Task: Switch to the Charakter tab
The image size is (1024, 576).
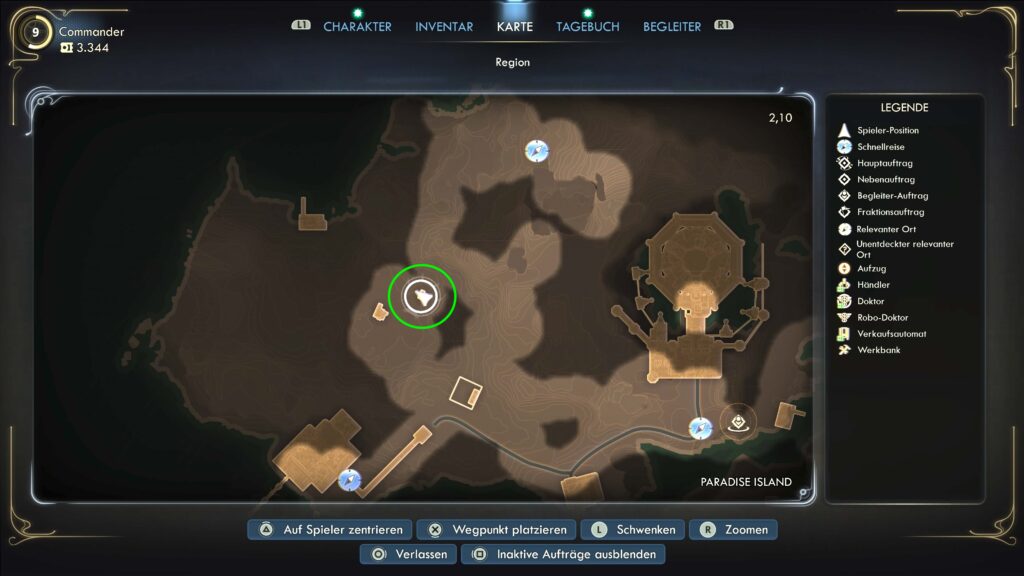Action: coord(357,27)
